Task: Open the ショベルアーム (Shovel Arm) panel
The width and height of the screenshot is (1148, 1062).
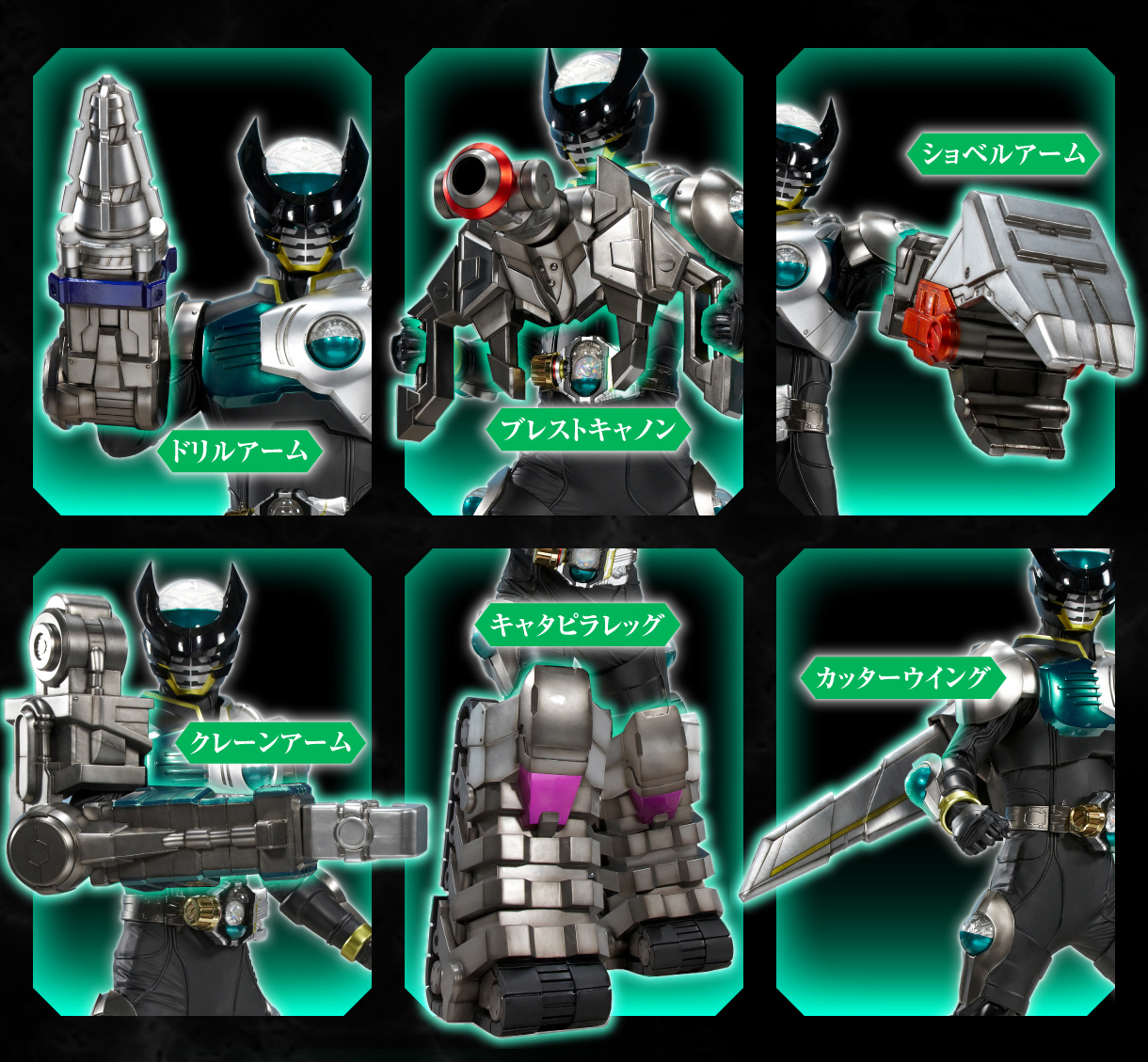Action: point(946,282)
